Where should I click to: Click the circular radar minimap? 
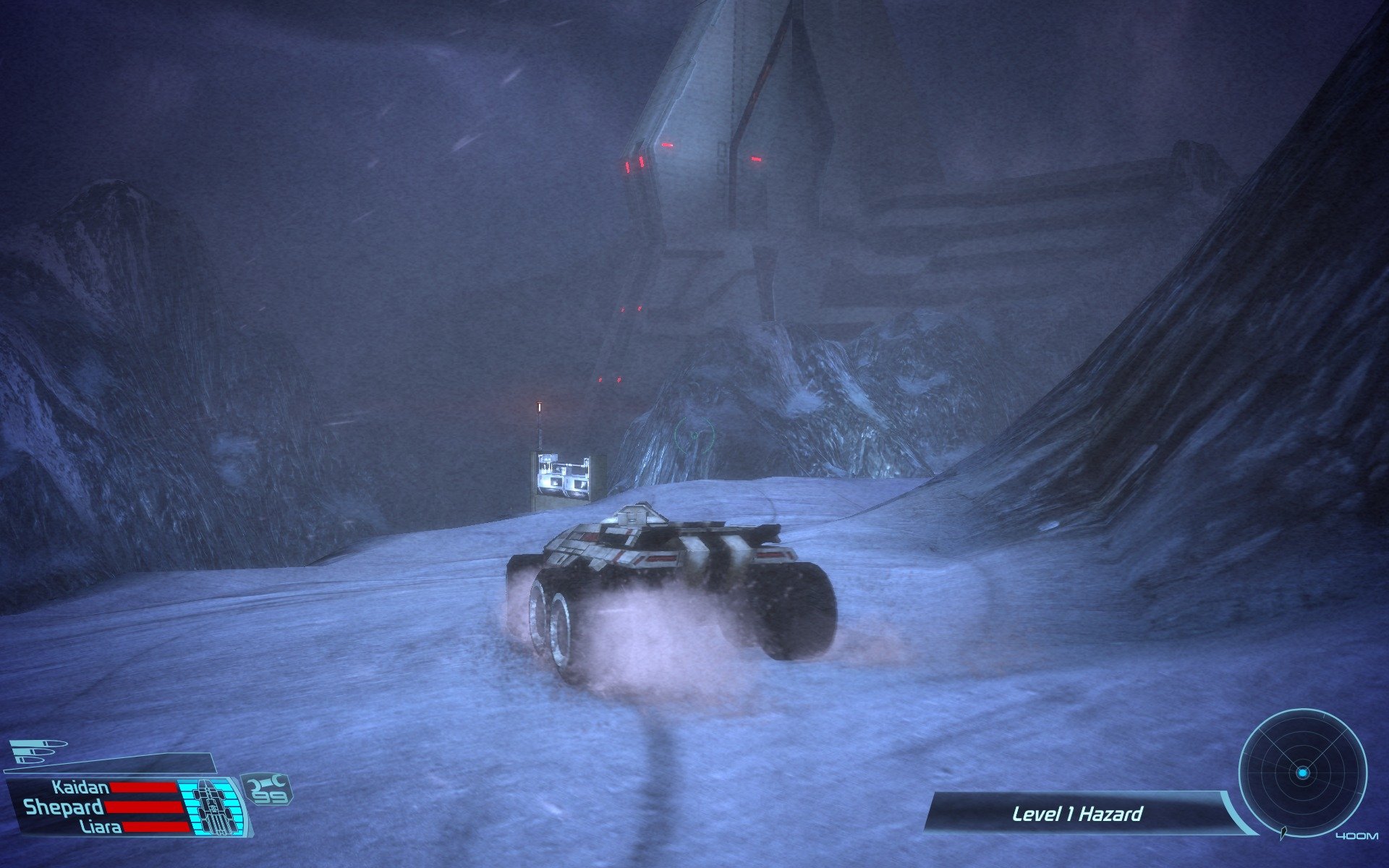[x=1302, y=773]
